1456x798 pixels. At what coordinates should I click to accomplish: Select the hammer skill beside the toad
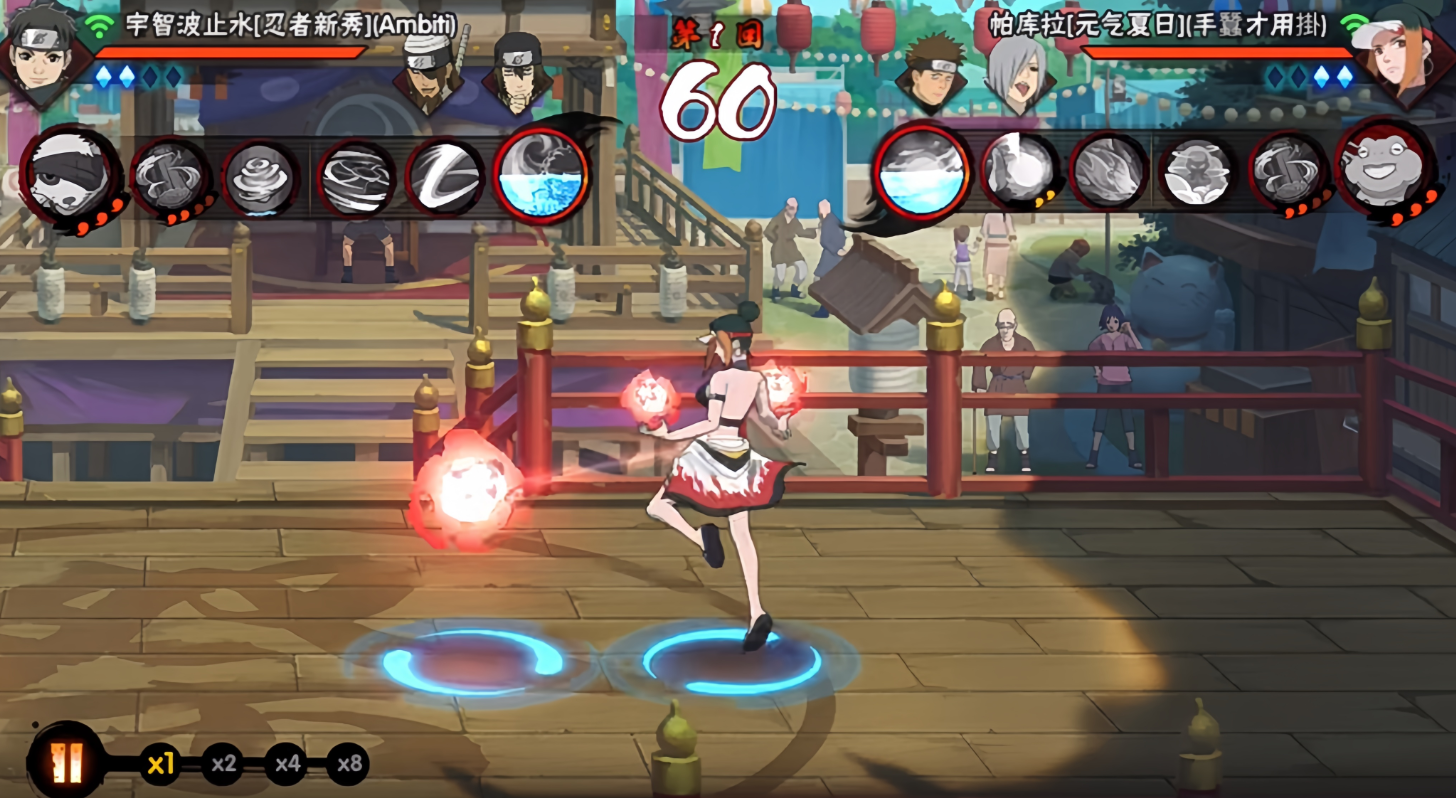(1289, 172)
